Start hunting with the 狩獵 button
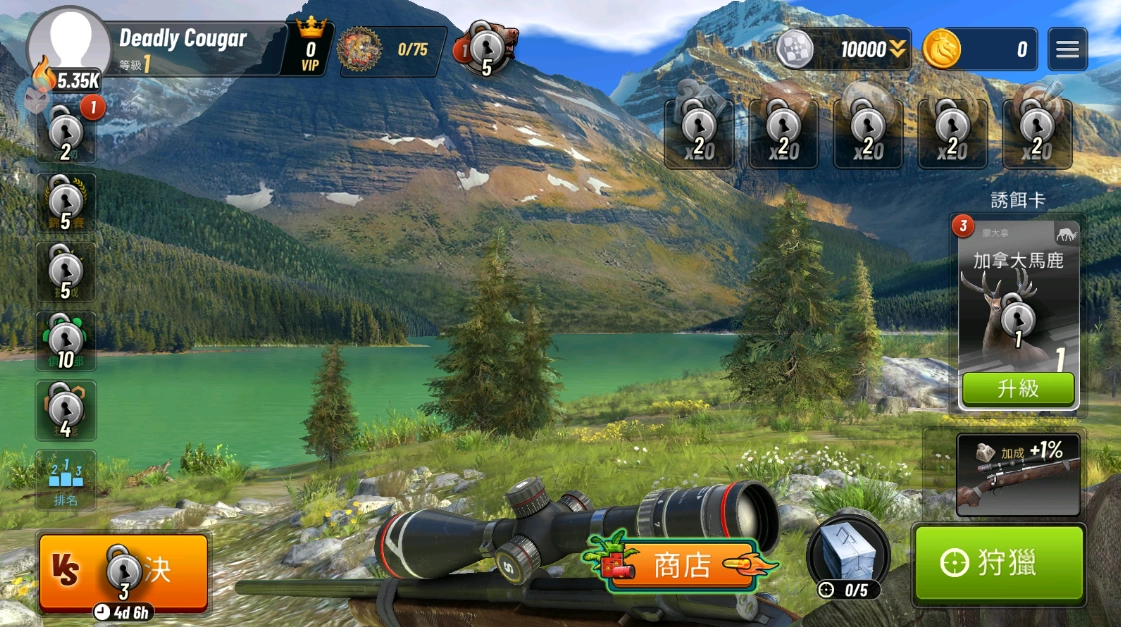The height and width of the screenshot is (627, 1121). coord(999,563)
